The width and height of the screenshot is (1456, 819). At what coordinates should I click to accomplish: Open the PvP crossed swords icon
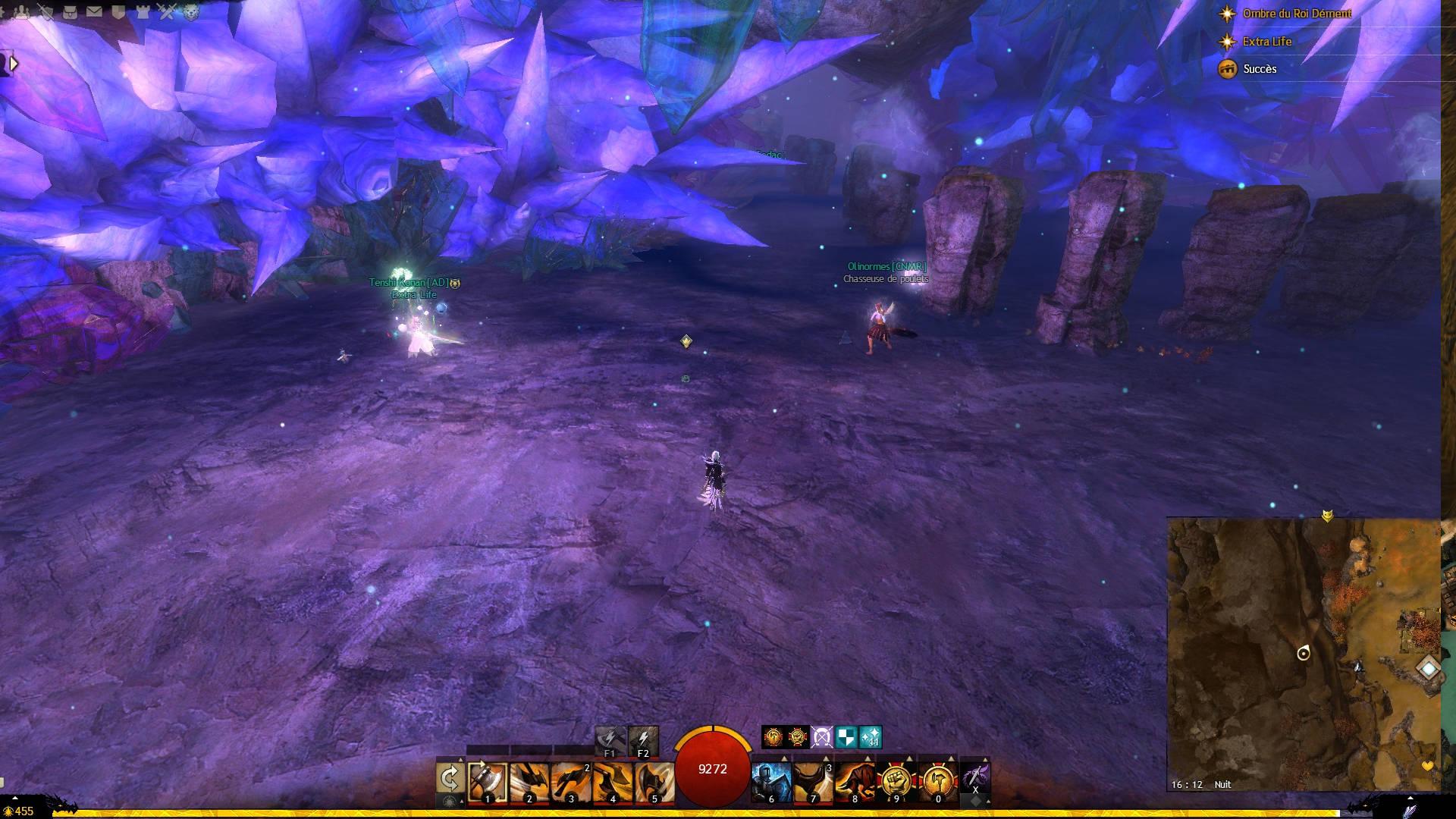click(167, 11)
